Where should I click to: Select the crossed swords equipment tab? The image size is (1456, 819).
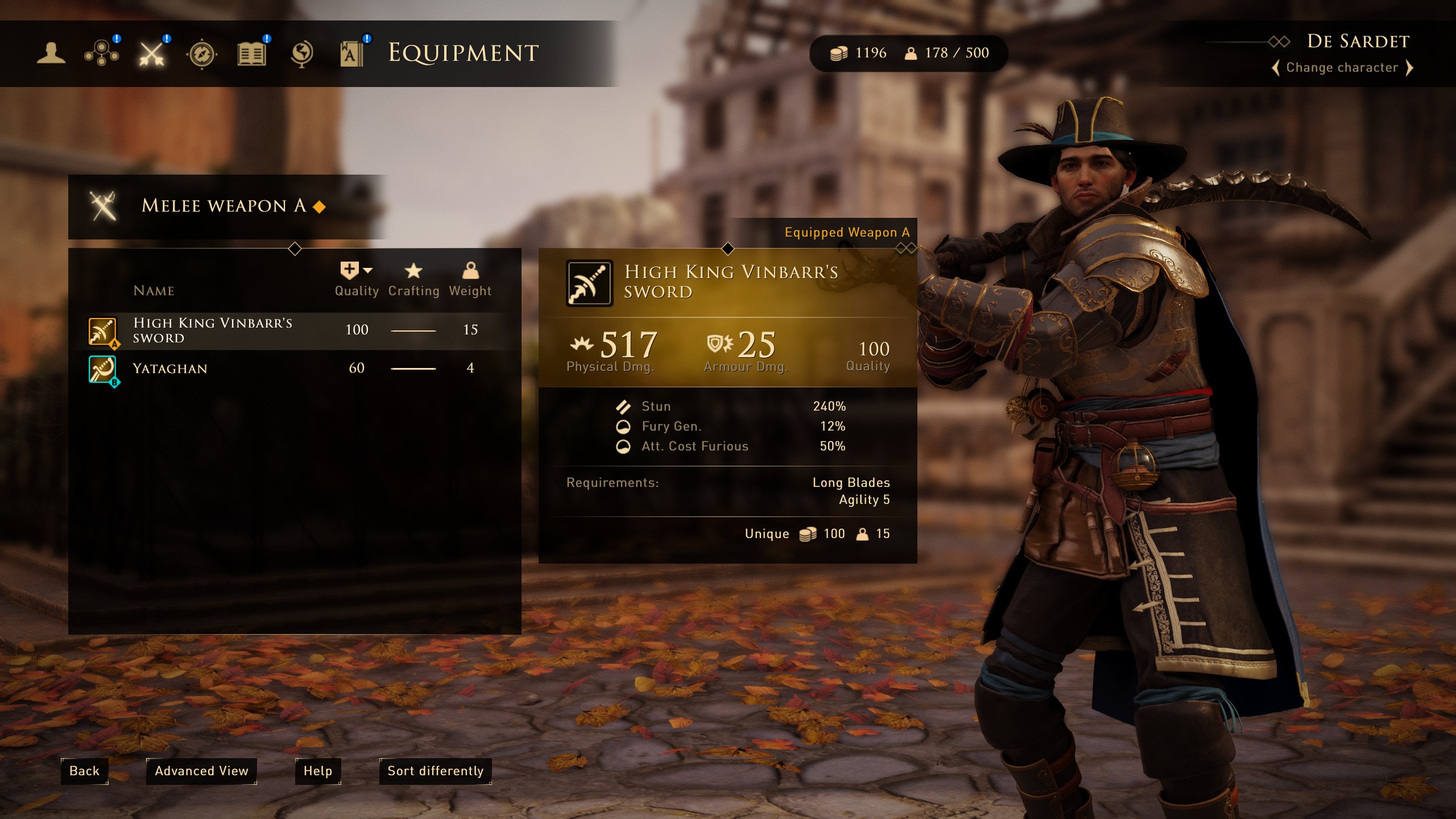click(151, 53)
